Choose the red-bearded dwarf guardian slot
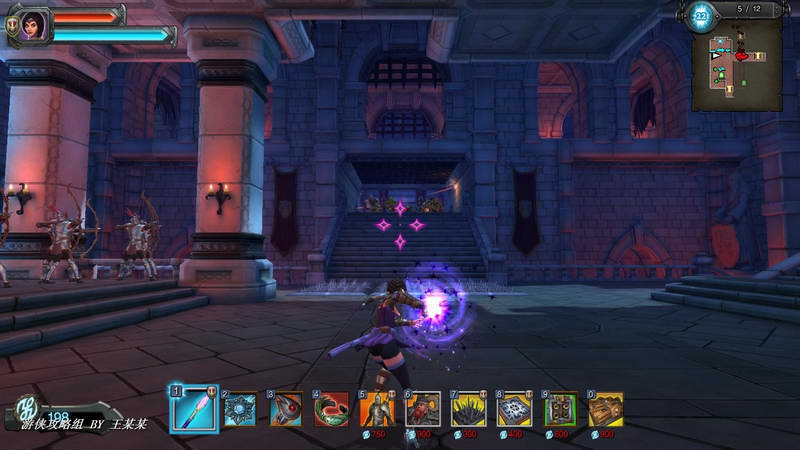The image size is (800, 450). [x=423, y=409]
